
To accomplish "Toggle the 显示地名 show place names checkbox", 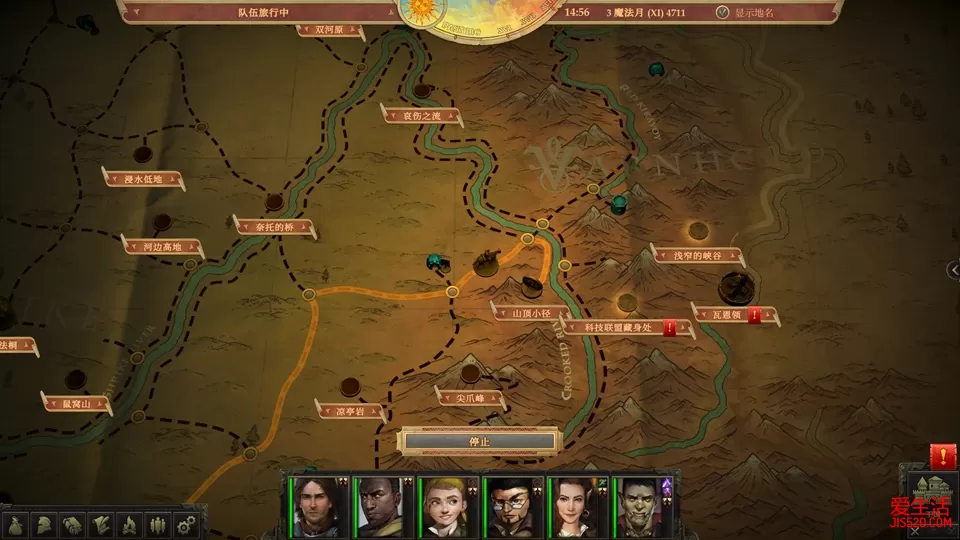I will [723, 13].
